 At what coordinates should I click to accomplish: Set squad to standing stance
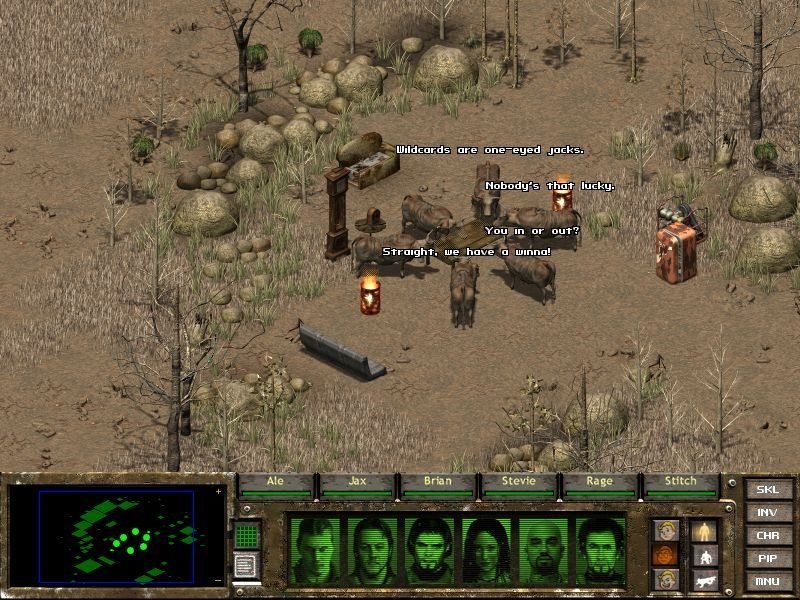[x=705, y=530]
